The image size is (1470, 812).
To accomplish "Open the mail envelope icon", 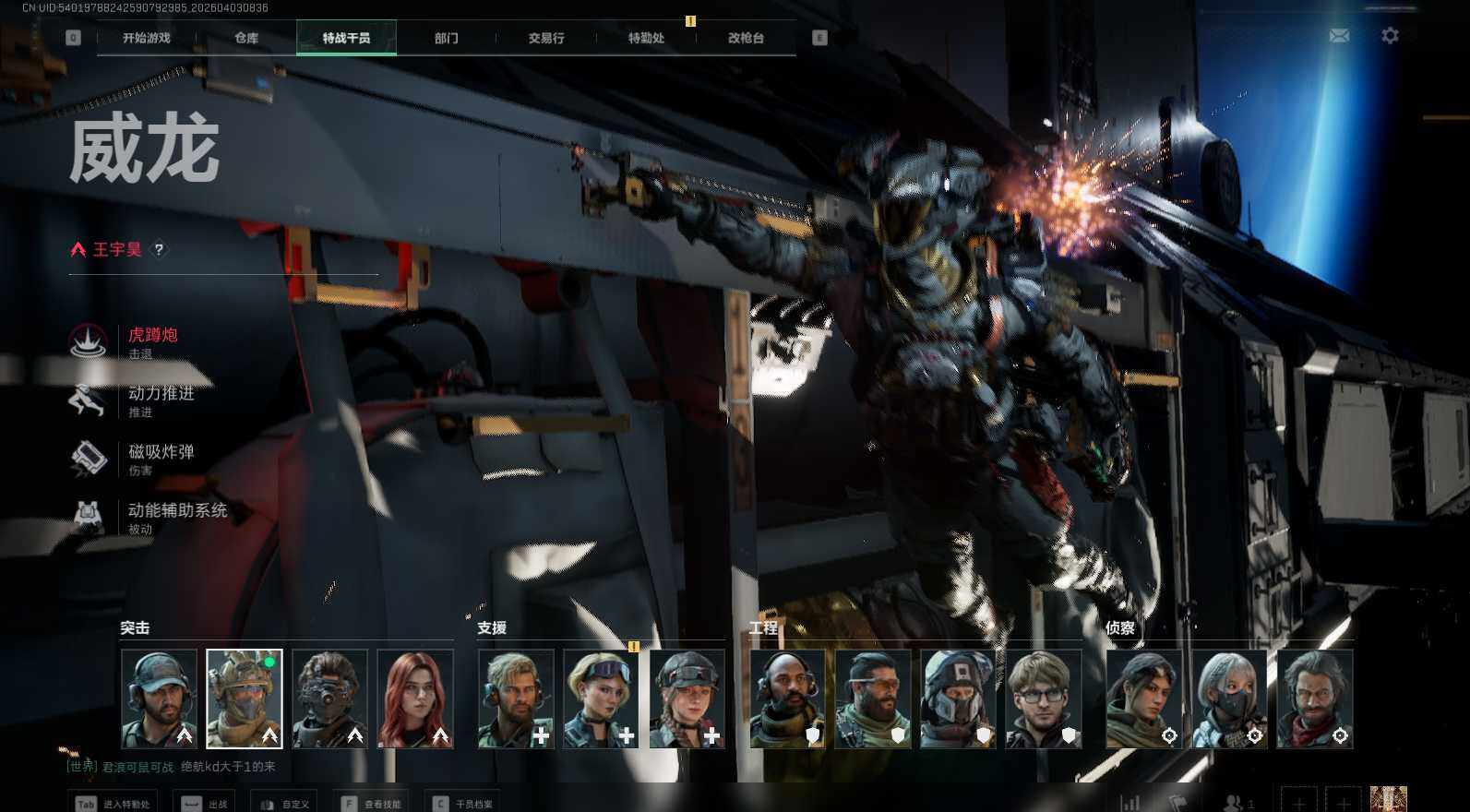I will 1339,36.
